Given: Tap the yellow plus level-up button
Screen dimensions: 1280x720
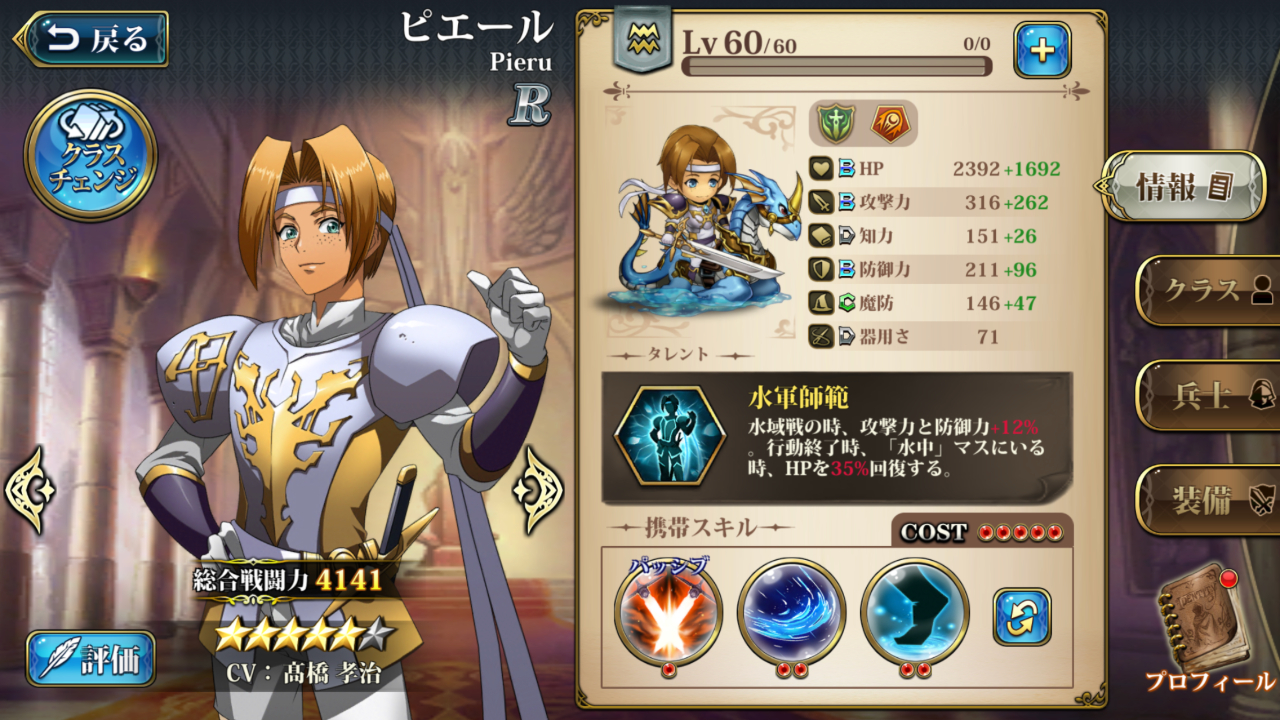Looking at the screenshot, I should (x=1042, y=50).
